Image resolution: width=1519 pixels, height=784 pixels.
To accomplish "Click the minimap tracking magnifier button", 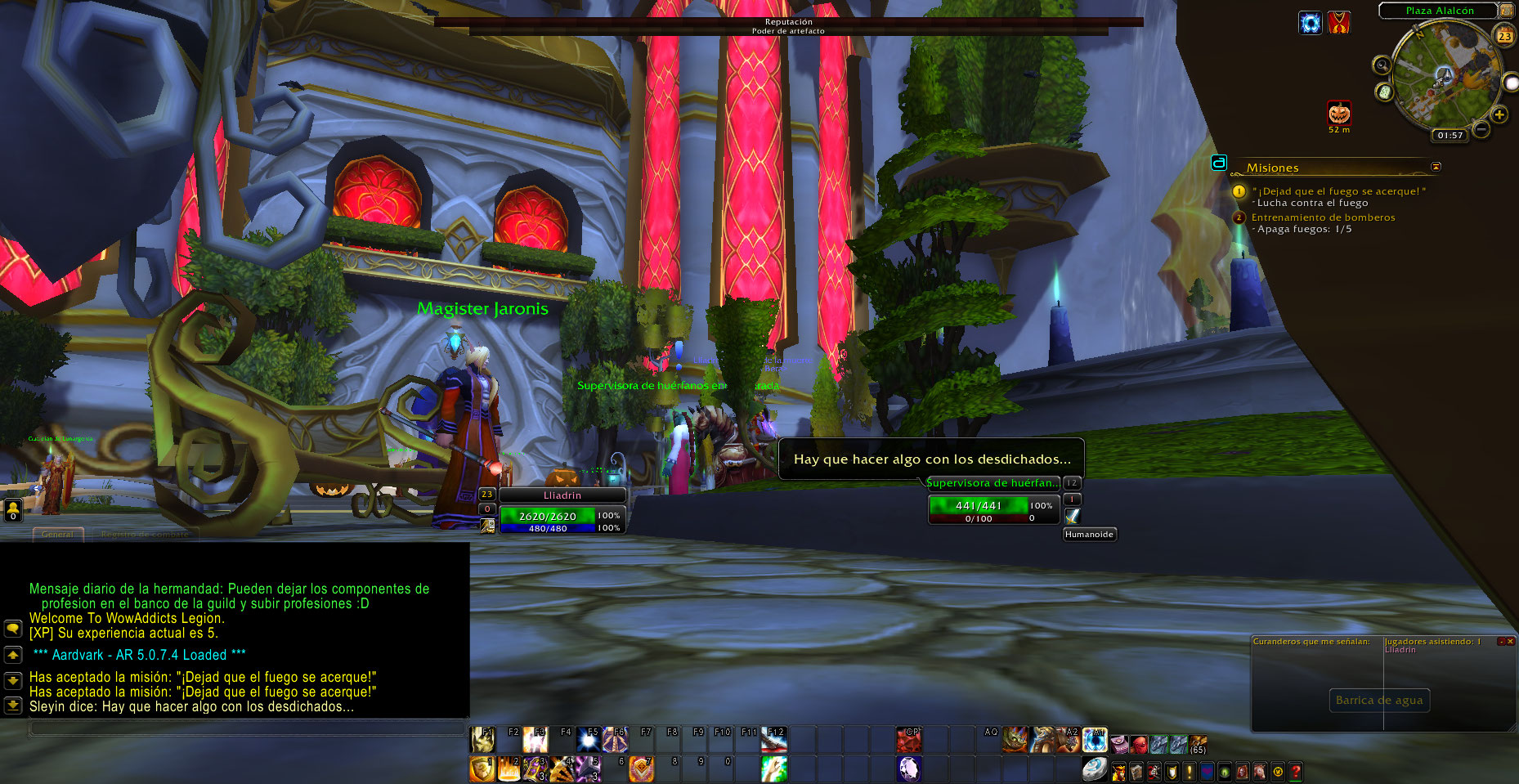I will coord(1382,65).
